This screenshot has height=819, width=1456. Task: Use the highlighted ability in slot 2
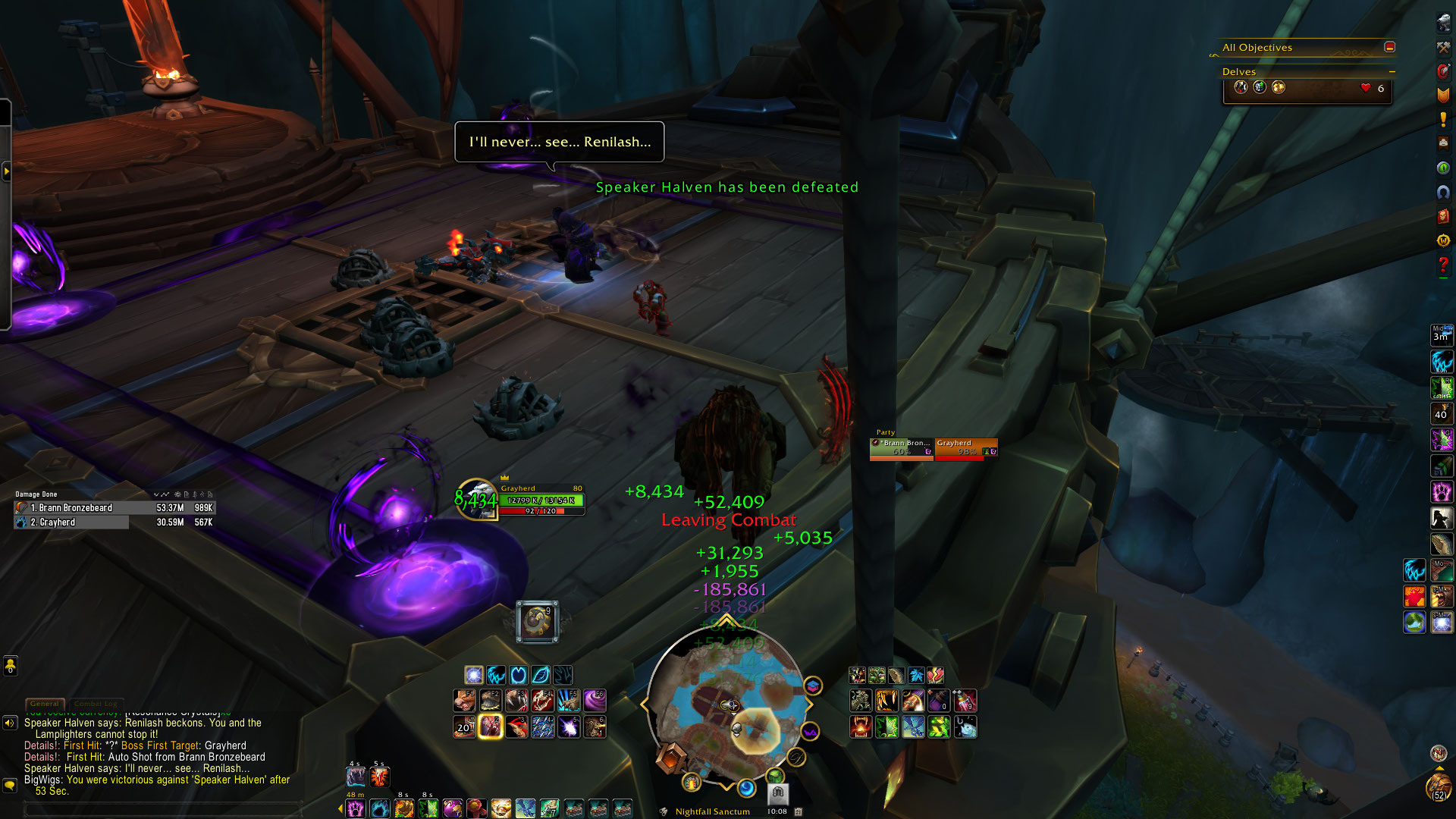tap(491, 726)
